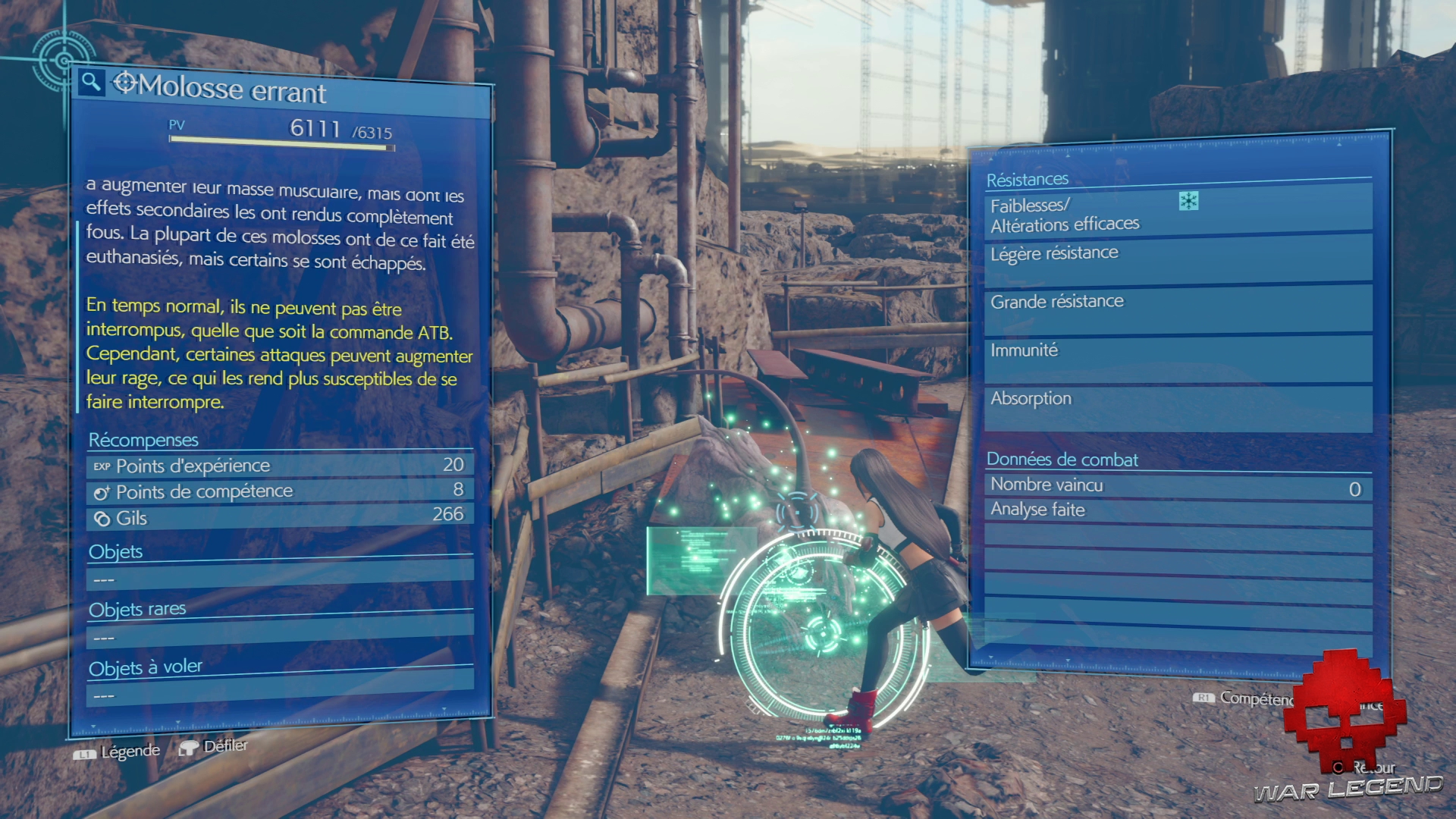Select the Faiblesses/Altérations efficaces row
Viewport: 1456px width, 819px height.
click(1177, 215)
